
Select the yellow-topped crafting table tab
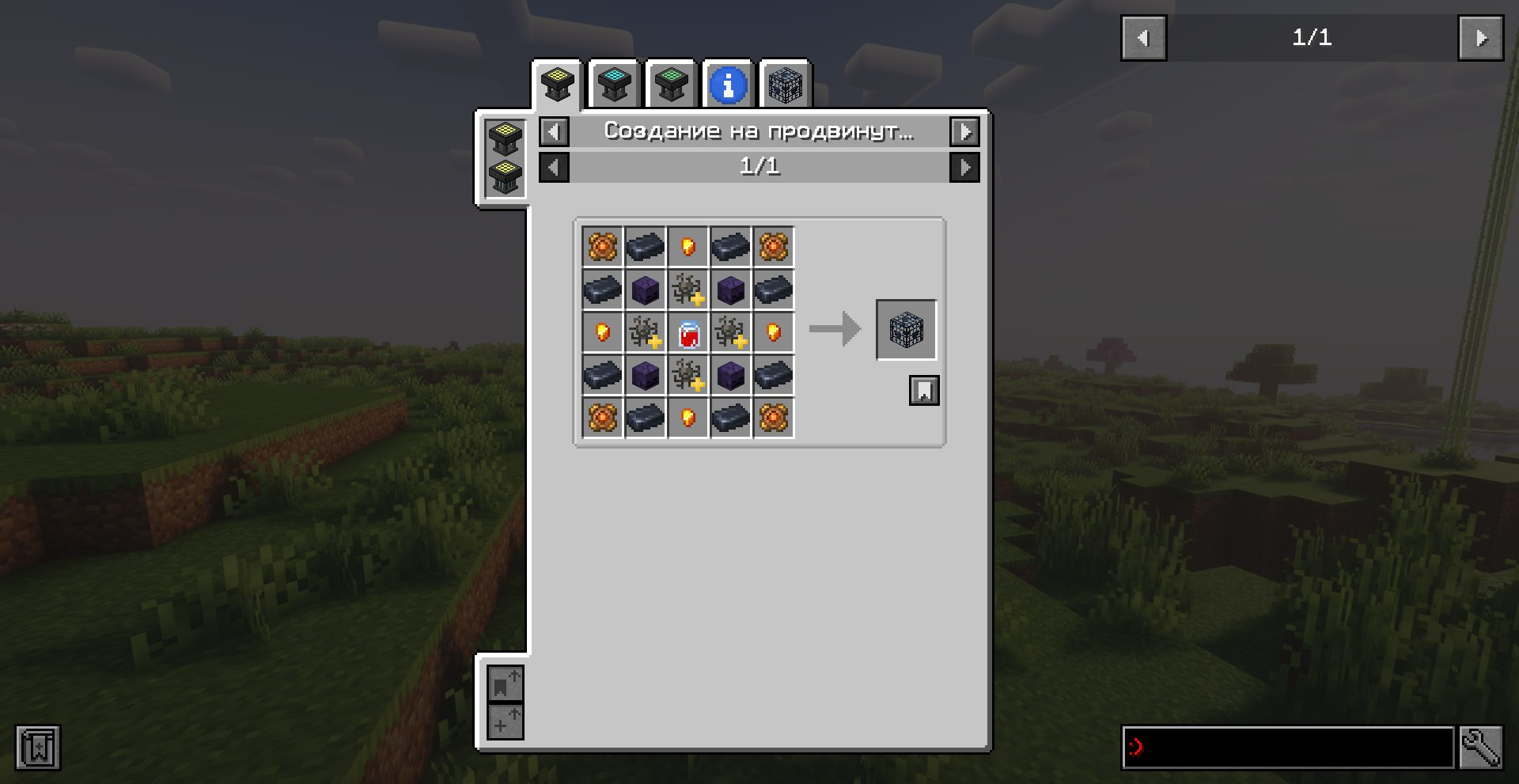click(x=558, y=84)
